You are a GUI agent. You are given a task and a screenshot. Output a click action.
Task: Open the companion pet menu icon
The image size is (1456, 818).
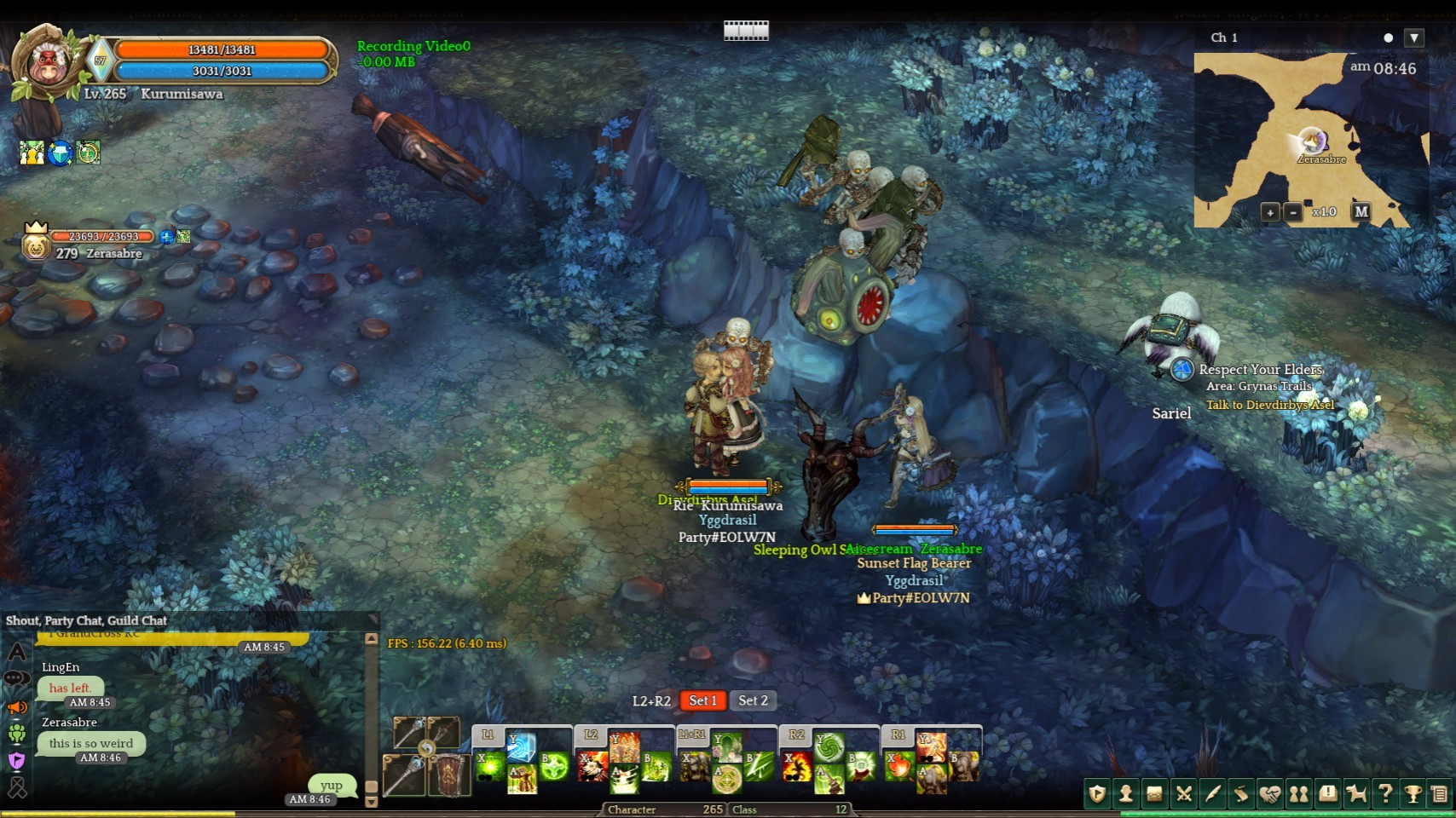pyautogui.click(x=1356, y=794)
